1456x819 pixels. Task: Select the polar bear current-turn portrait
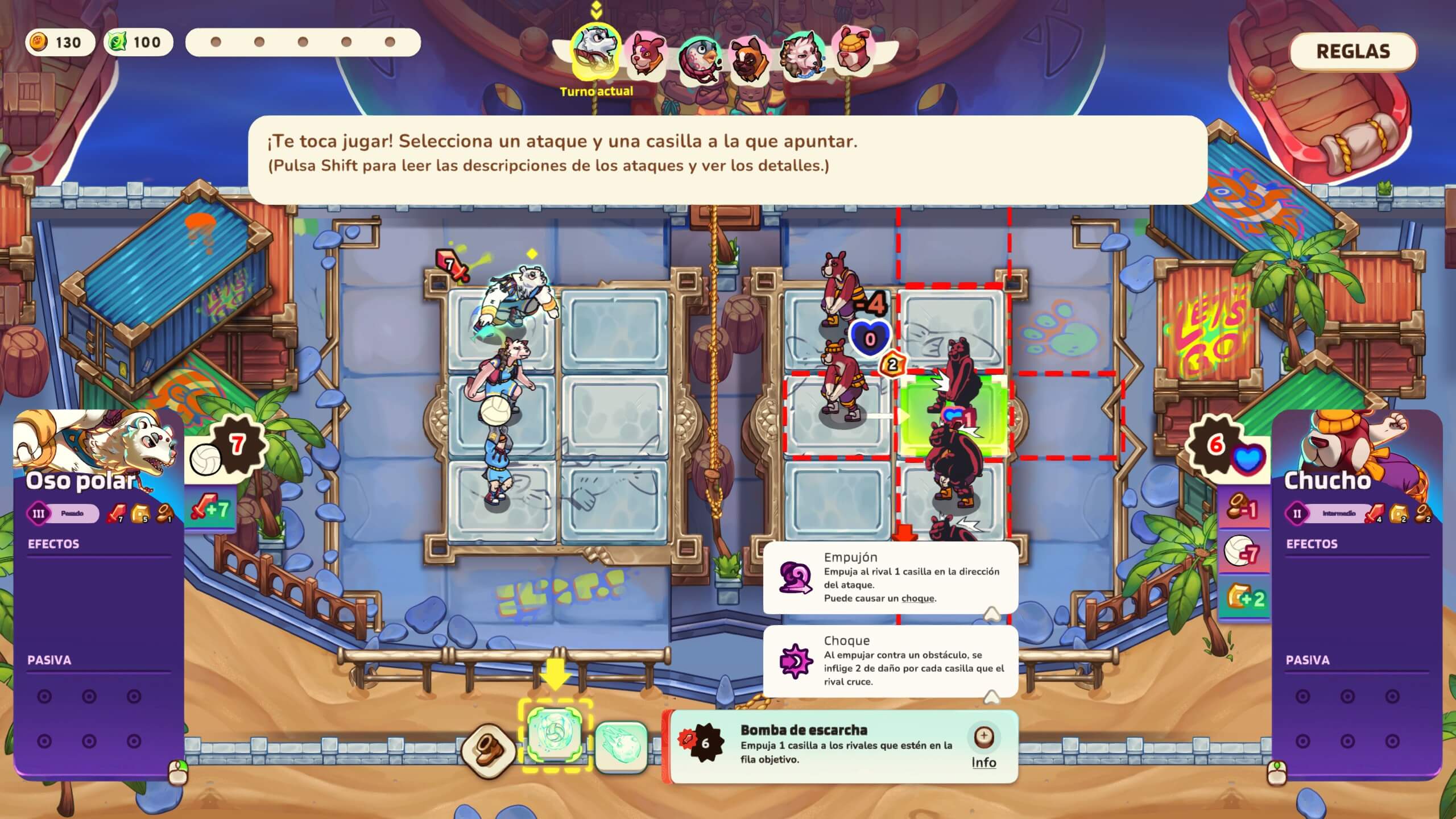point(595,51)
